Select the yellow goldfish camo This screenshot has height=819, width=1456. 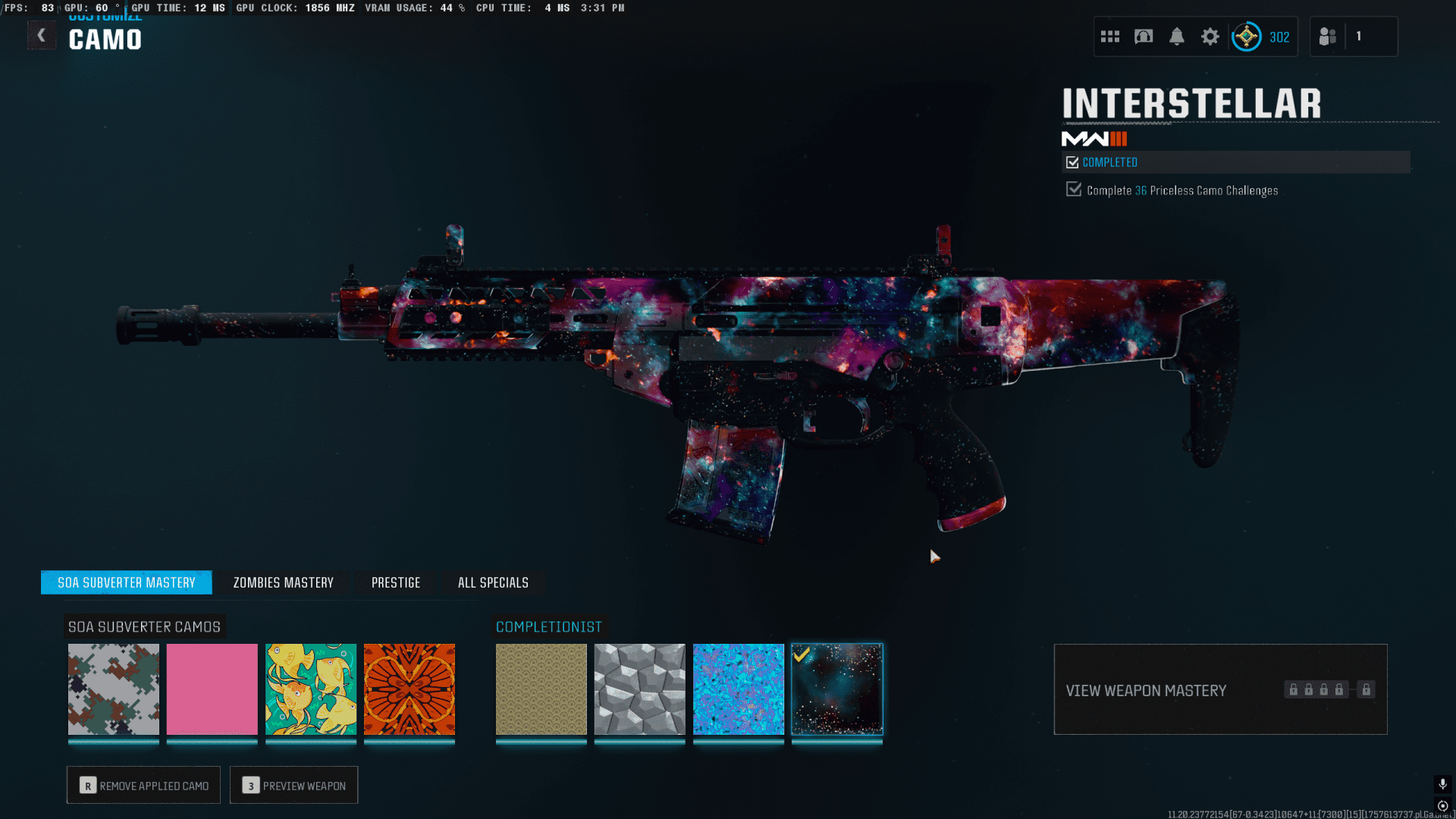coord(311,689)
